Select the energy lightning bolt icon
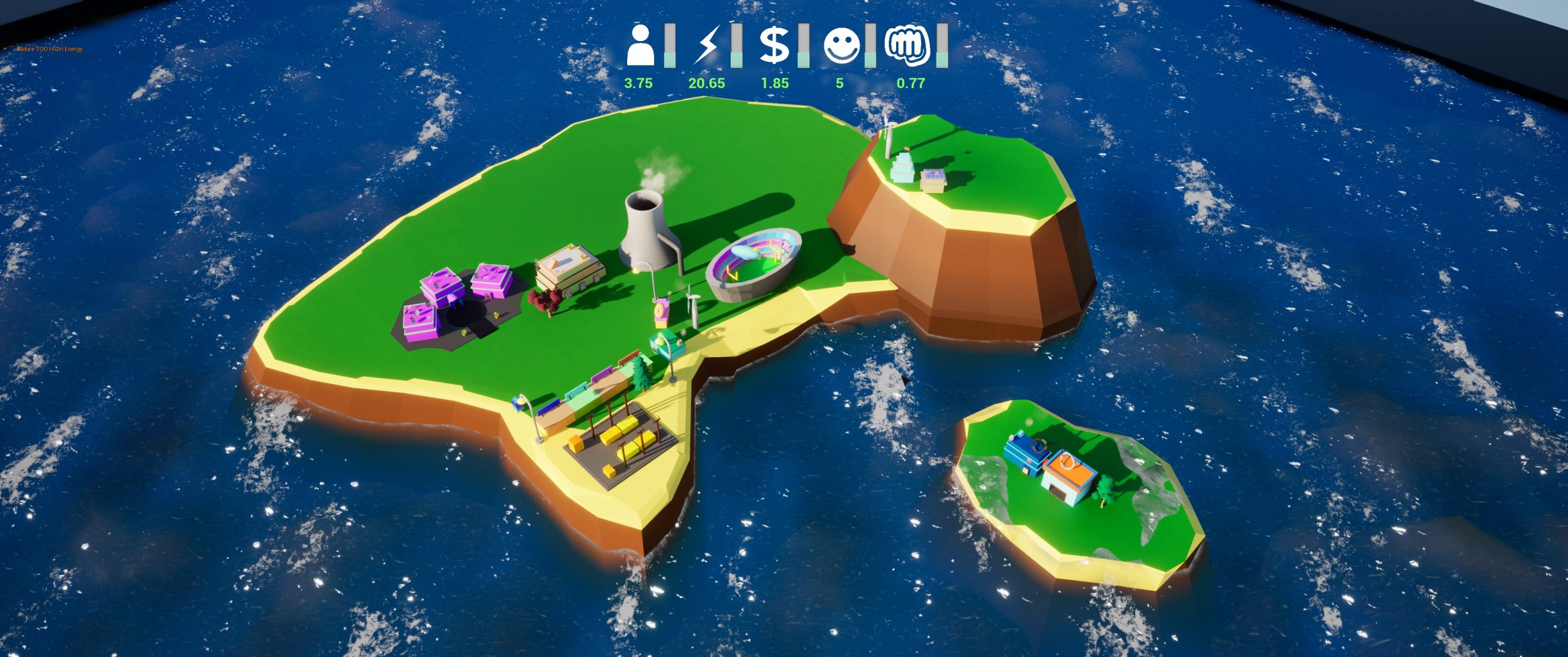Screen dimensions: 1568x657 point(706,45)
